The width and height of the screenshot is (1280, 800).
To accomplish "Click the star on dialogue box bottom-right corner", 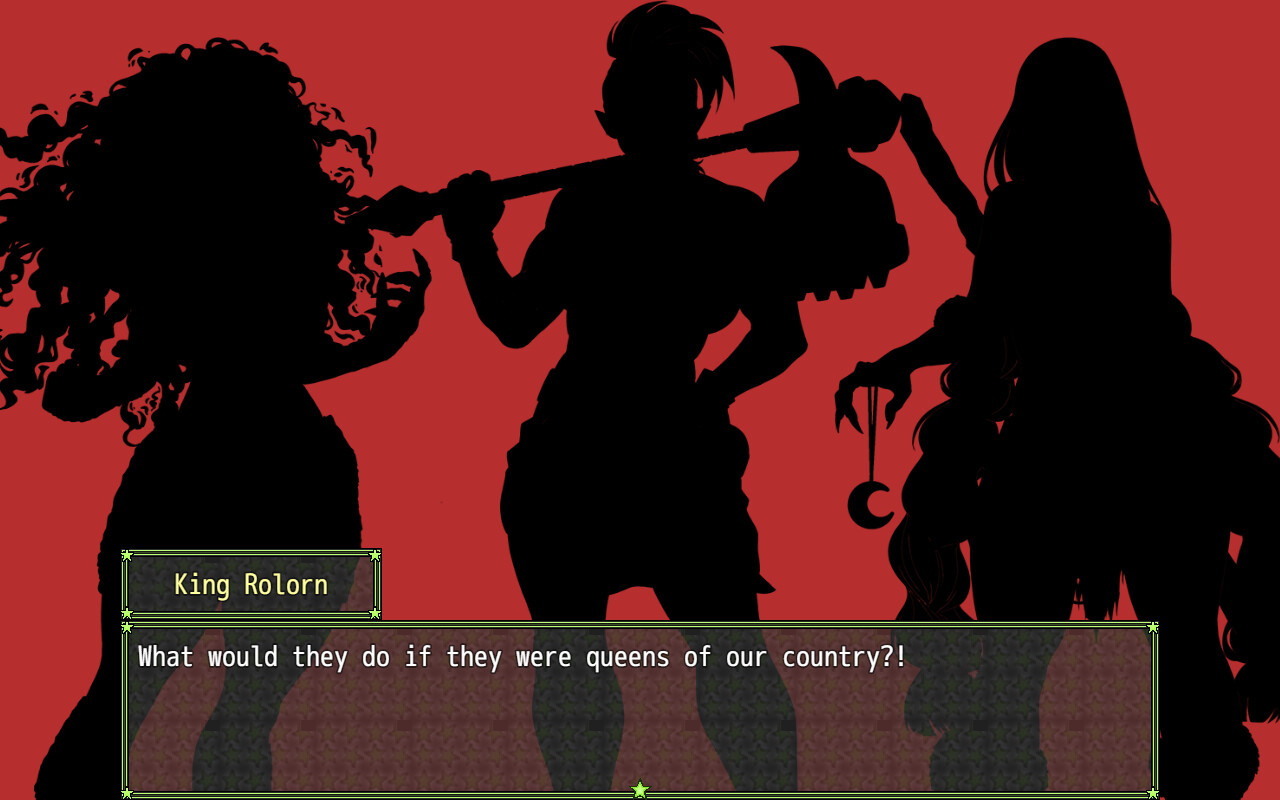I will pyautogui.click(x=1152, y=791).
